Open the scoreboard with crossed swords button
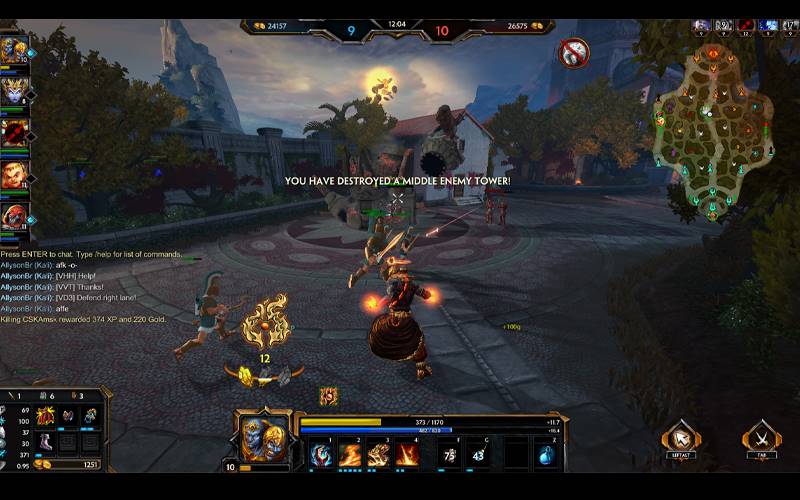 pyautogui.click(x=761, y=437)
